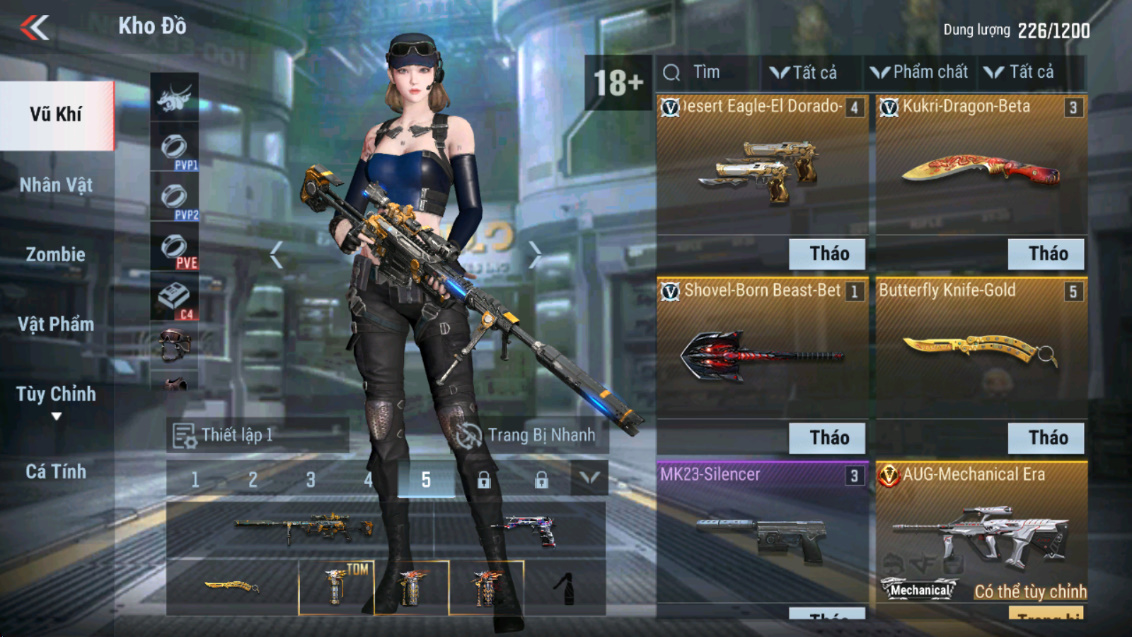Show the Vật Phẩm tab
Screen dimensions: 1132x637
click(56, 324)
